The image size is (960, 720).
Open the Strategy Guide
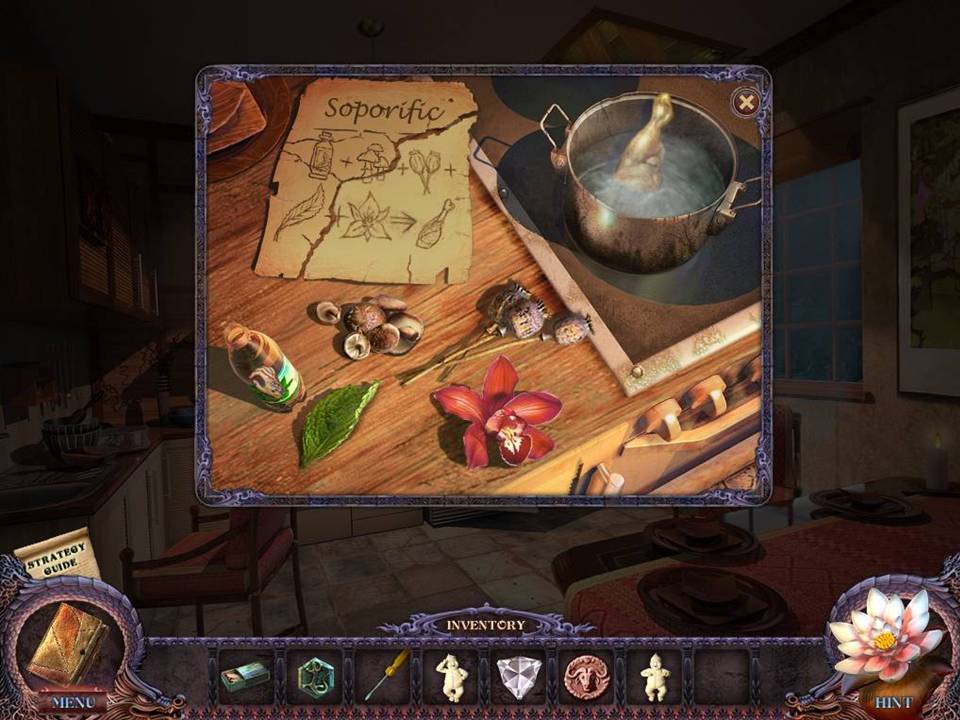point(58,557)
